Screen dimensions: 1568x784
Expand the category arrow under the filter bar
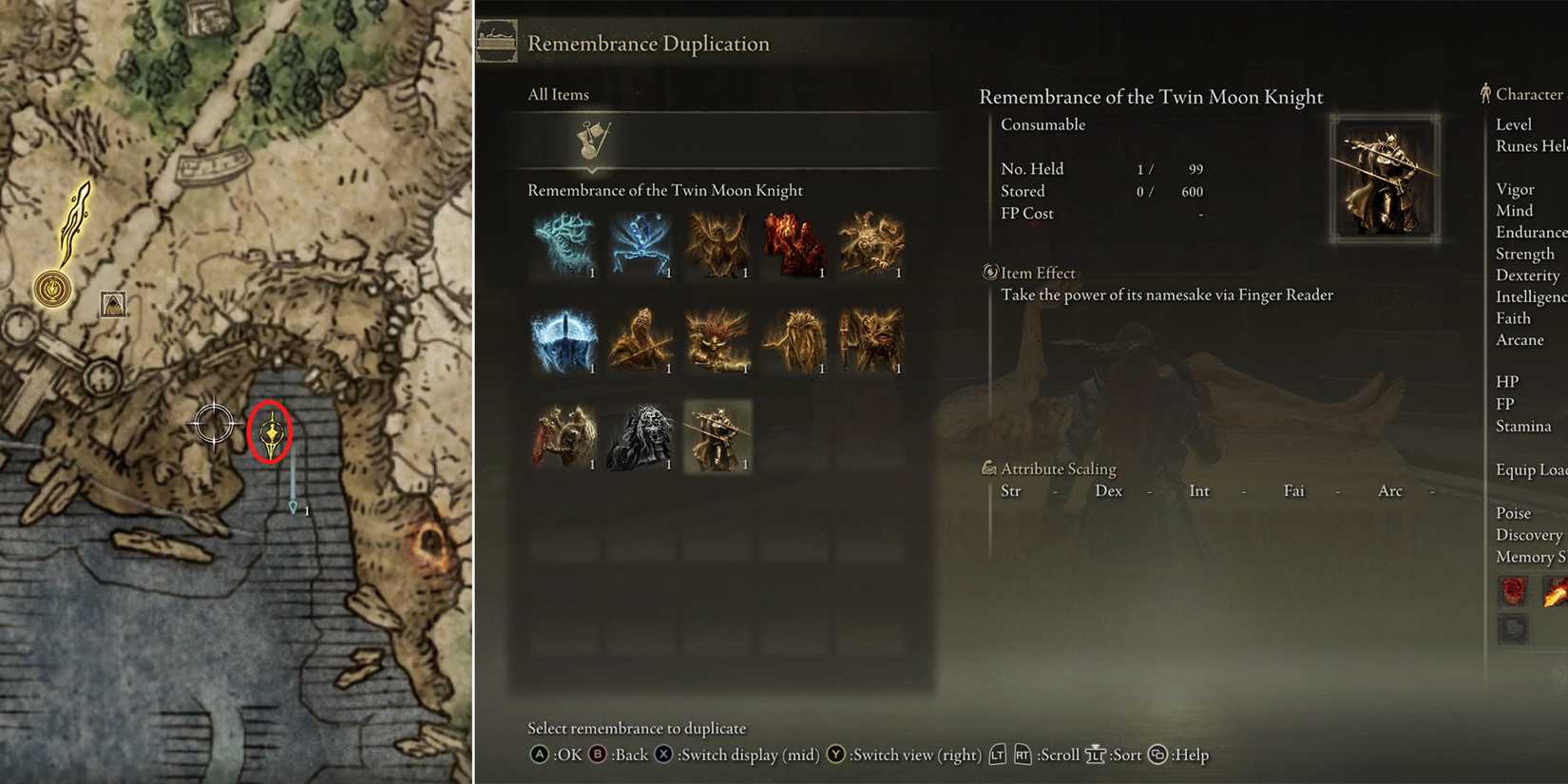click(592, 171)
